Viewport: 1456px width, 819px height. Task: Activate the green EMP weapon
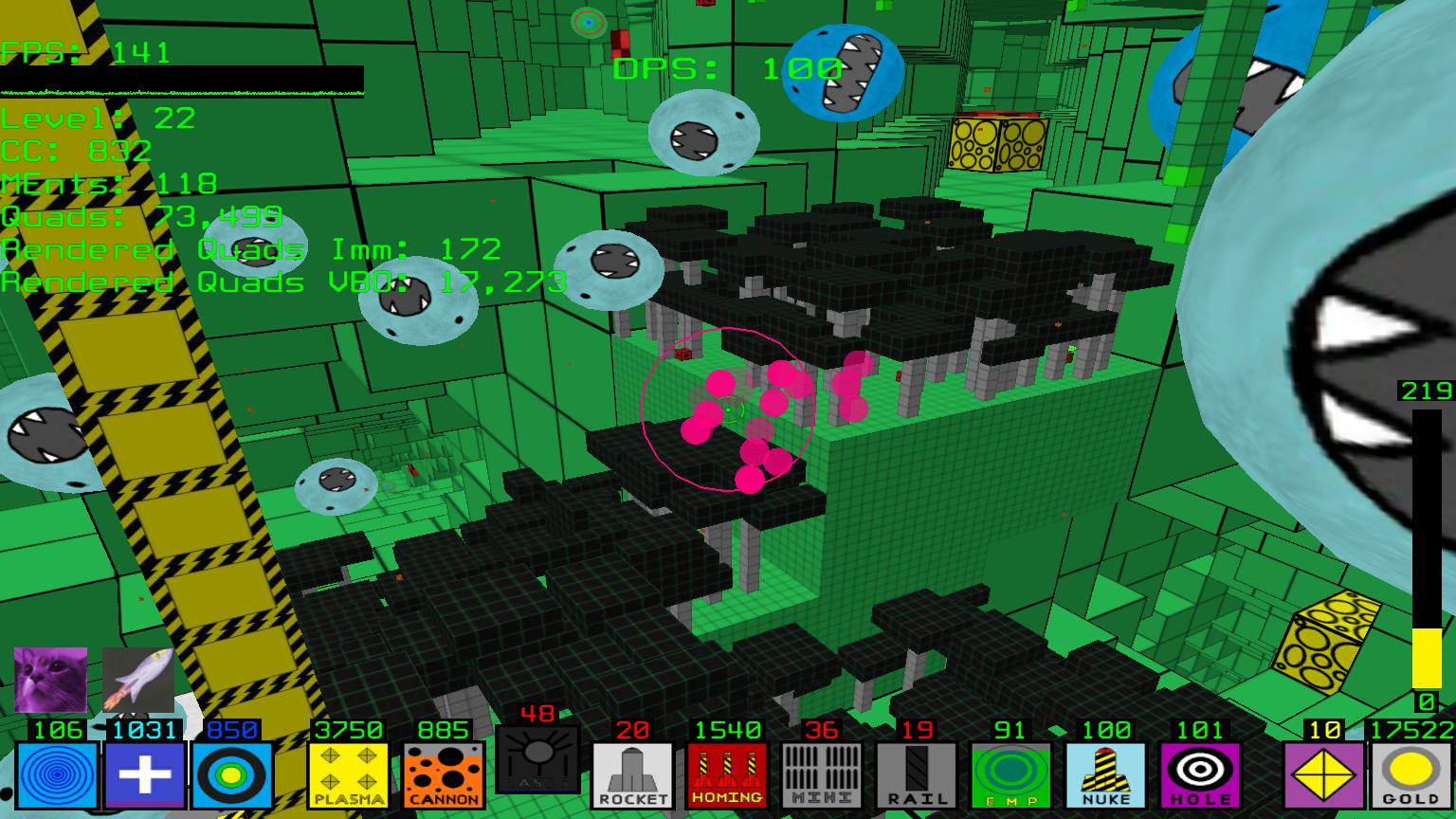[x=1010, y=774]
